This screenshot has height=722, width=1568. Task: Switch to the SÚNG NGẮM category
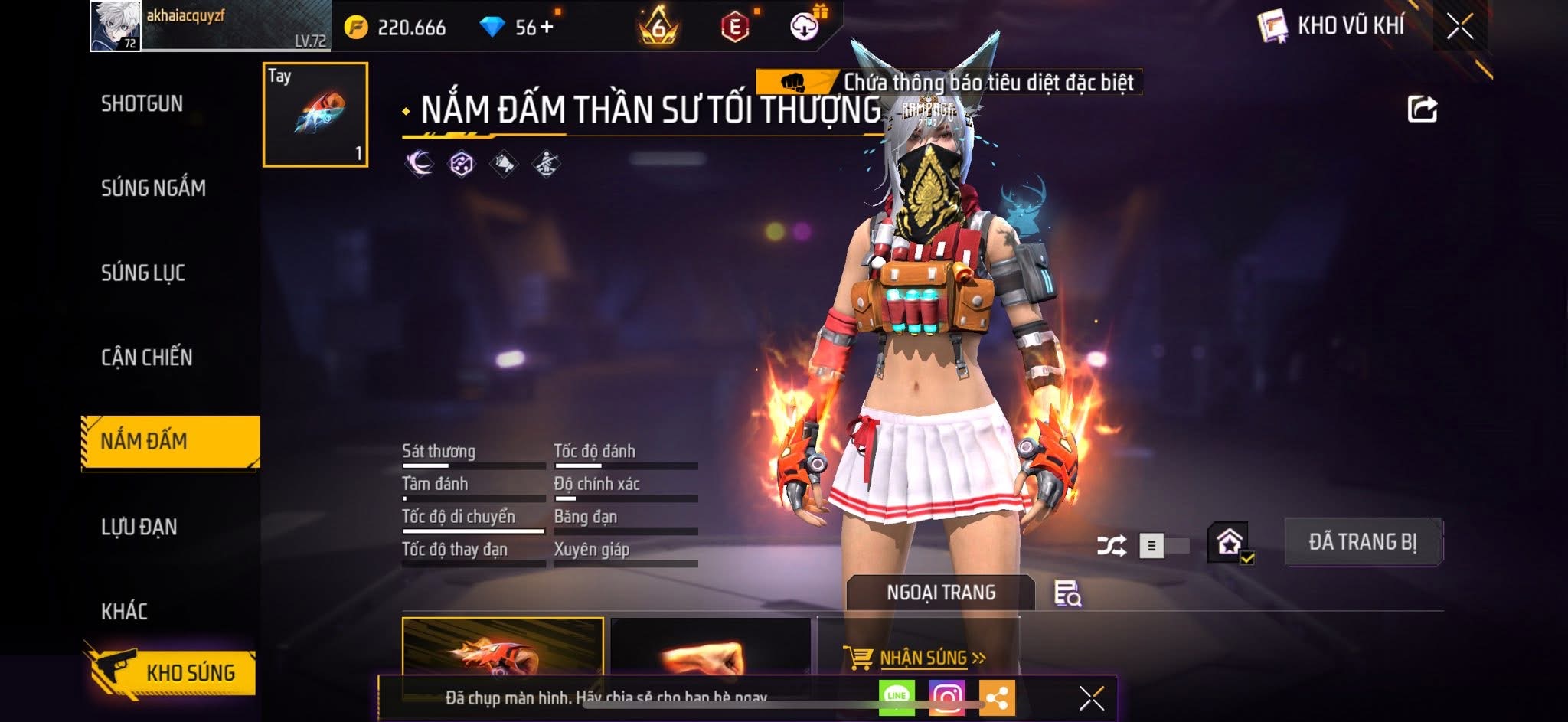click(153, 188)
